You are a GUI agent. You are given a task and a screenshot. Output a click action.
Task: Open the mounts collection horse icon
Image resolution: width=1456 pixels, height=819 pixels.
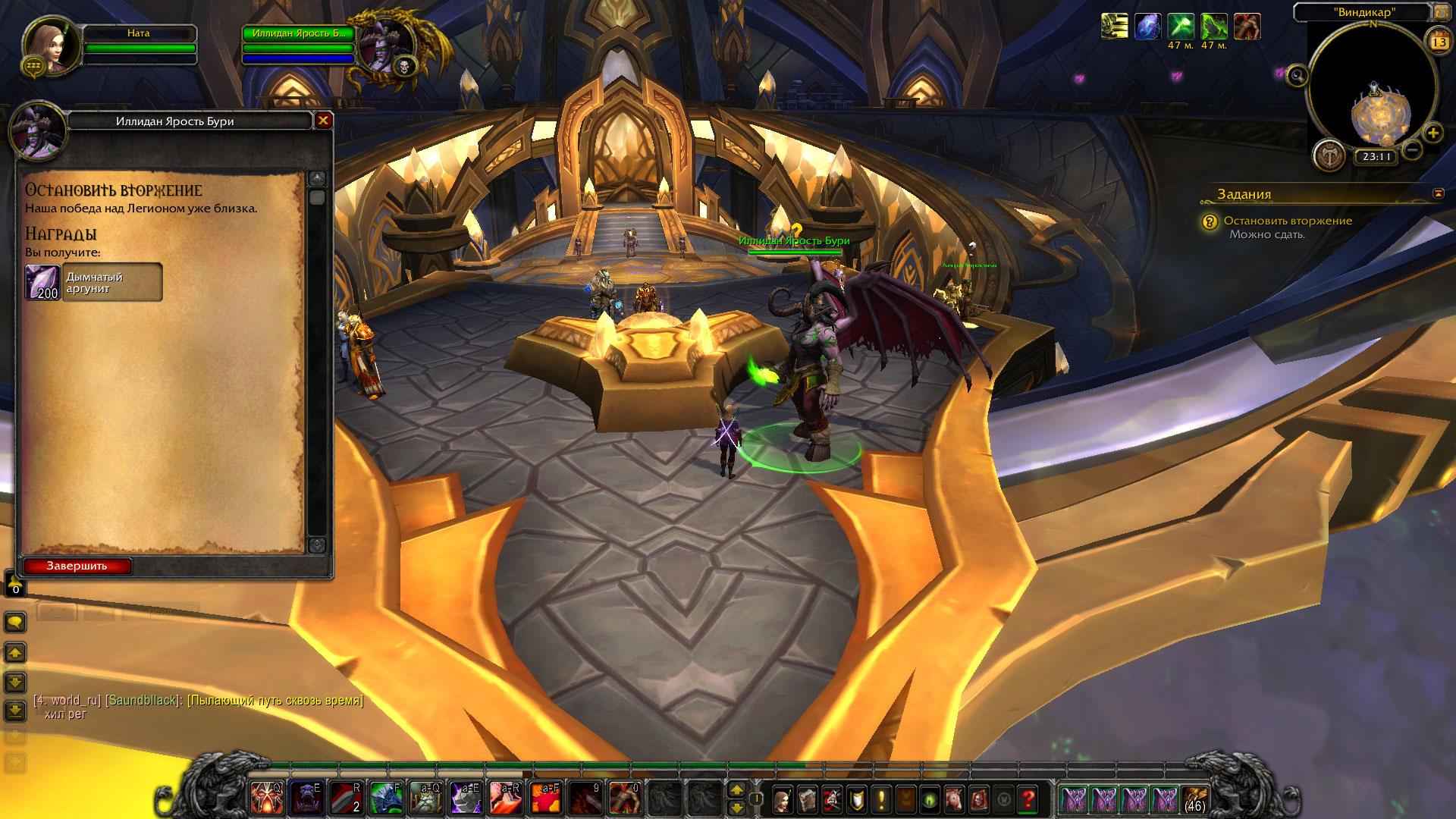click(954, 800)
